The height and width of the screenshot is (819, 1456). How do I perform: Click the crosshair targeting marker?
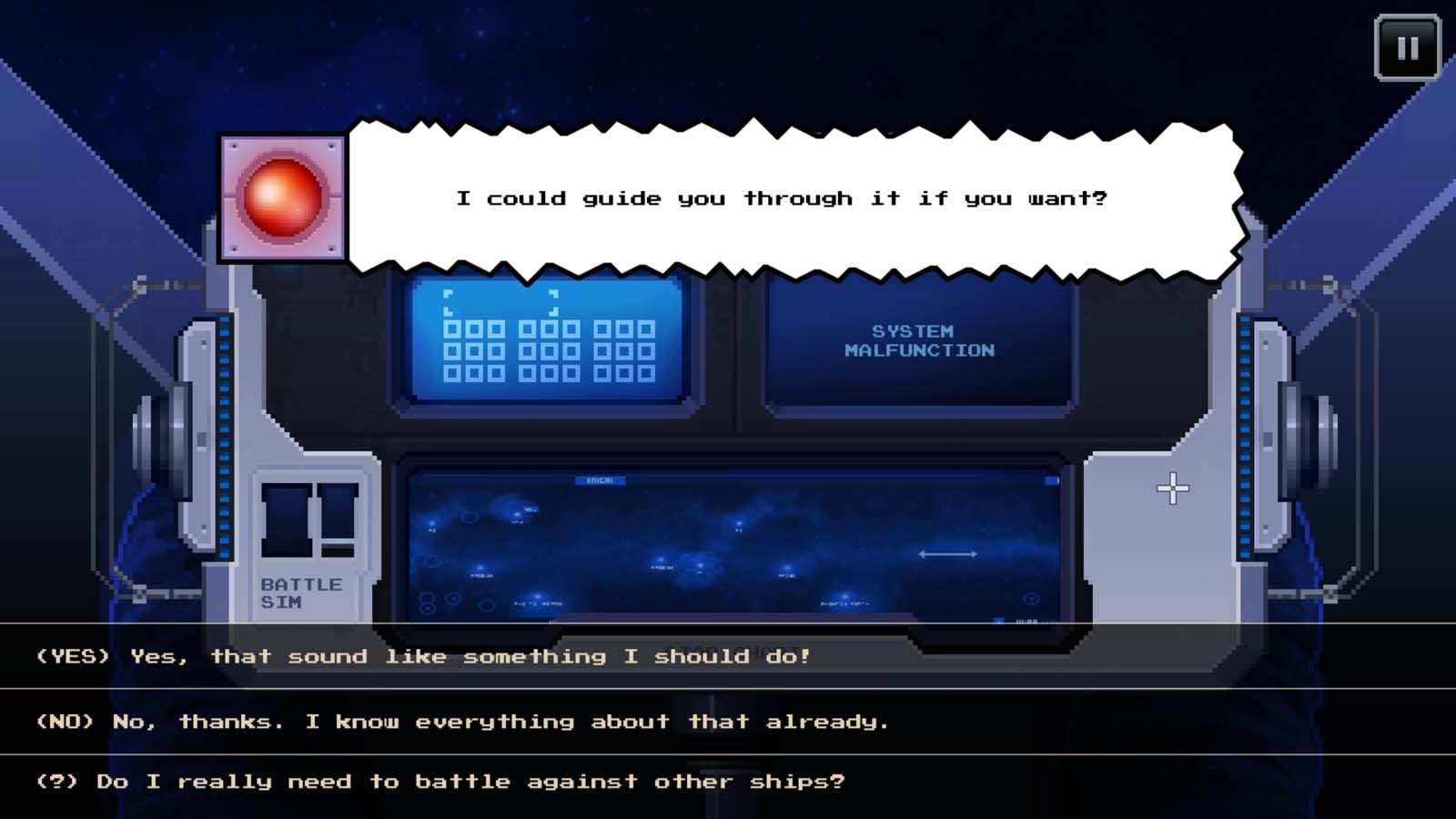click(1174, 489)
